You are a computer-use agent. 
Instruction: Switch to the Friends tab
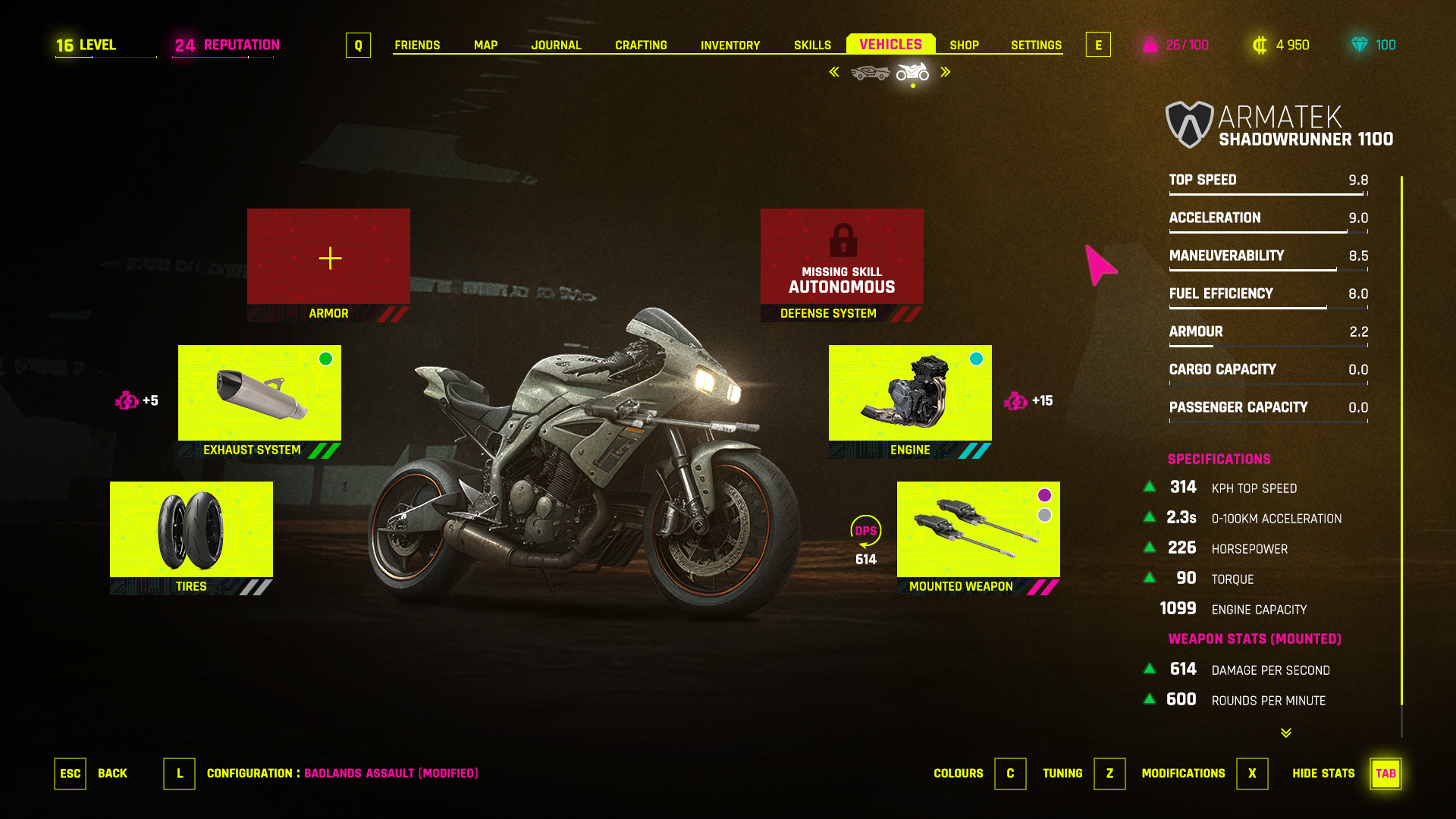417,45
